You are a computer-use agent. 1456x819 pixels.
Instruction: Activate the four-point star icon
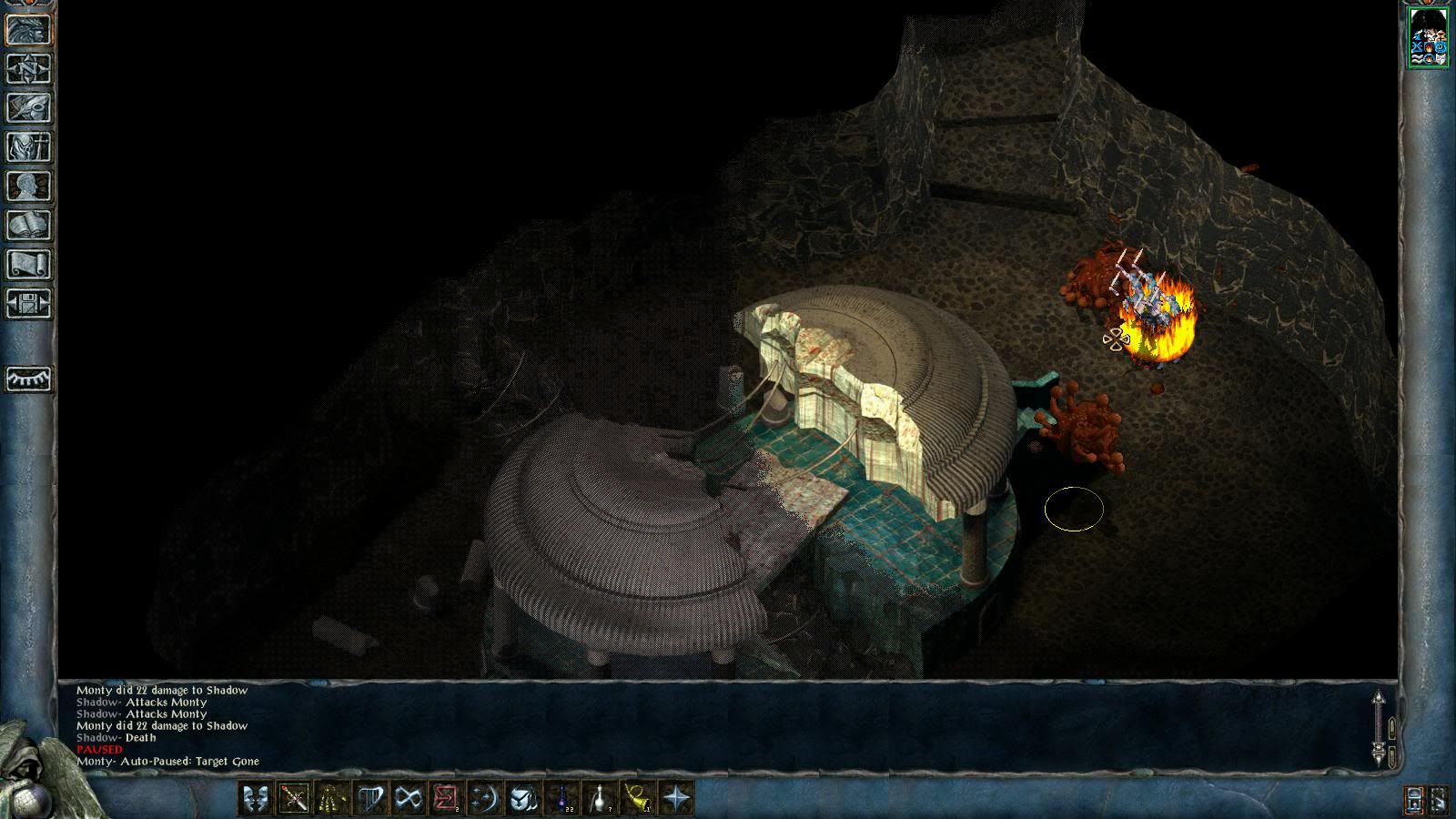tap(677, 799)
